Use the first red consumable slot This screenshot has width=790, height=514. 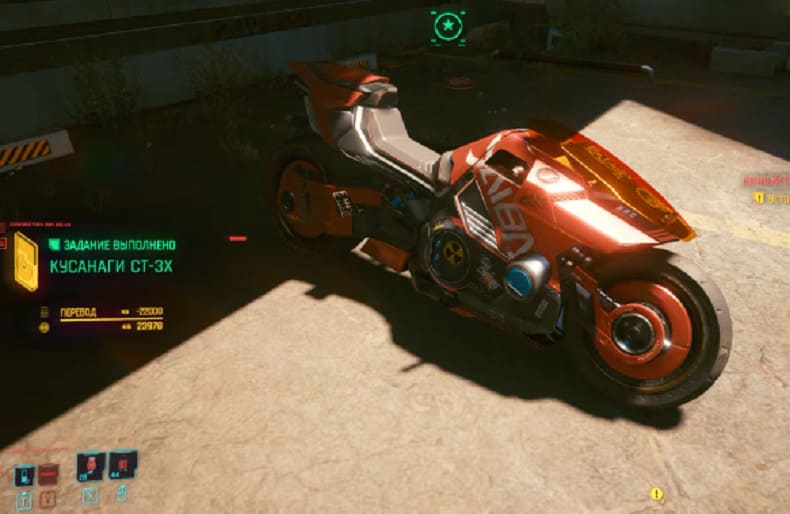[91, 467]
